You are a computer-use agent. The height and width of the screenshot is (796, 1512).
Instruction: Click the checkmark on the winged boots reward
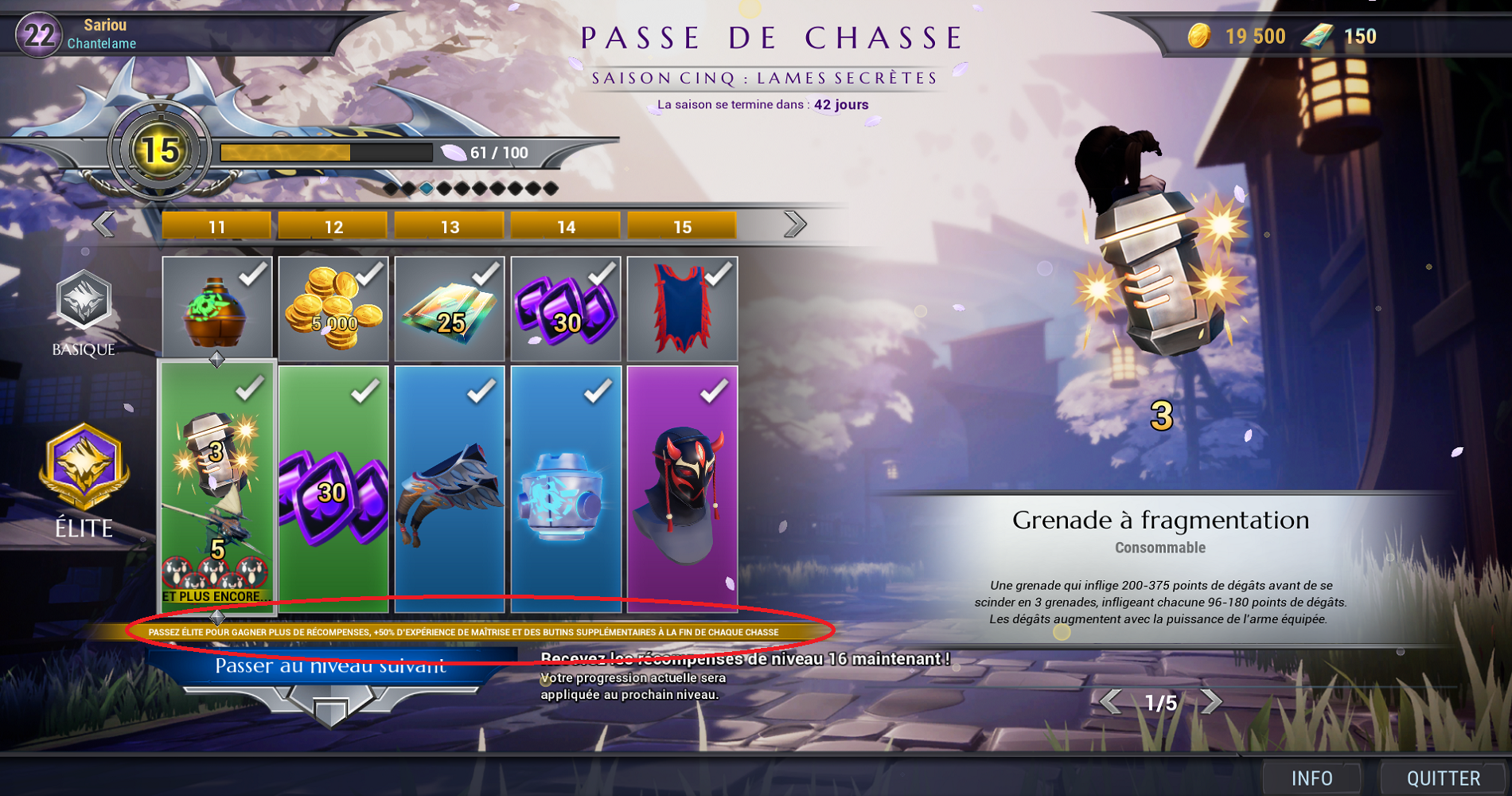click(483, 392)
